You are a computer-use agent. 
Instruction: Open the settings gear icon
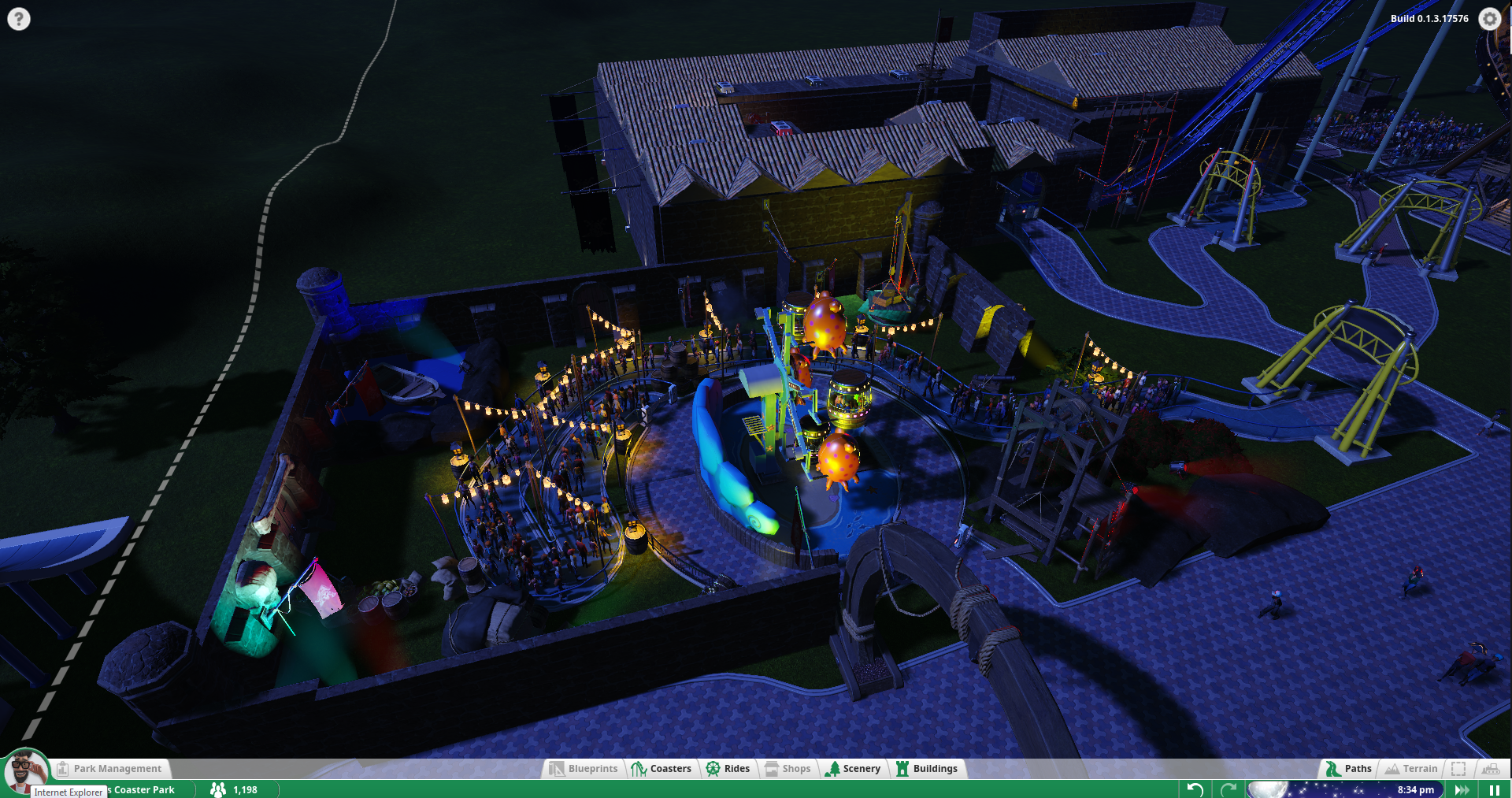tap(1489, 19)
